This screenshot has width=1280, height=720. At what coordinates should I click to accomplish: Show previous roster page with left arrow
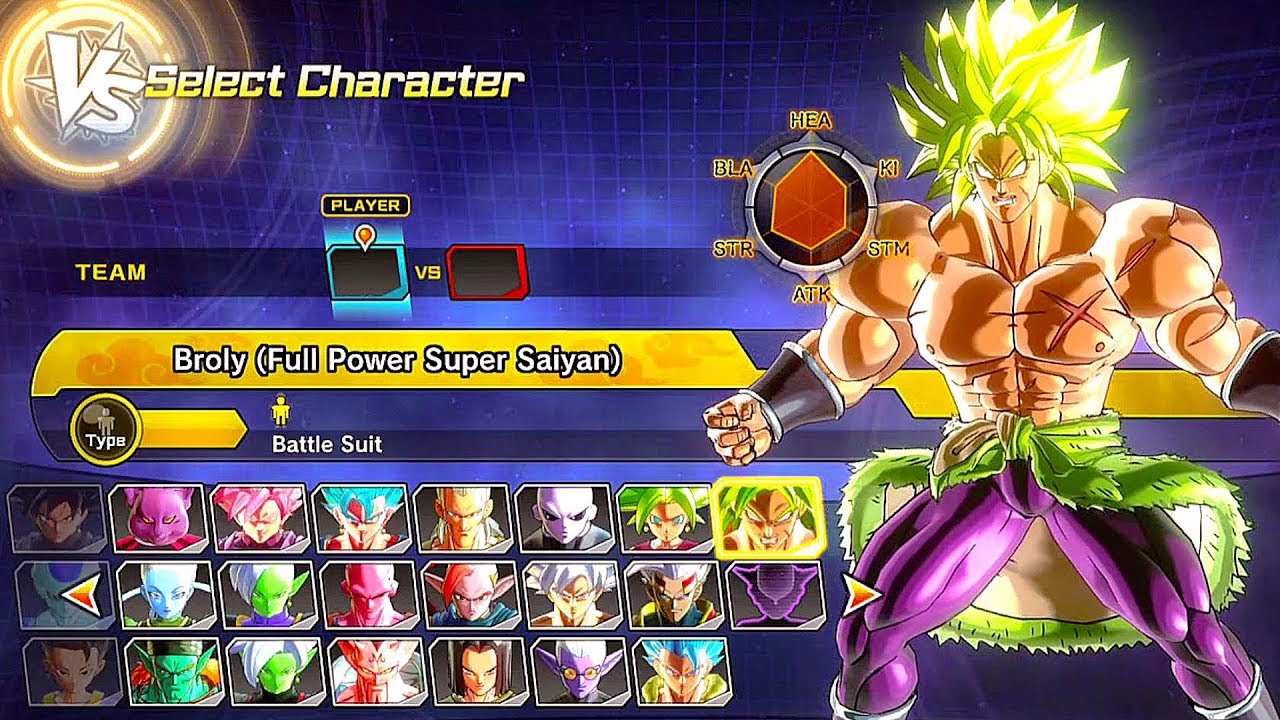(x=80, y=598)
